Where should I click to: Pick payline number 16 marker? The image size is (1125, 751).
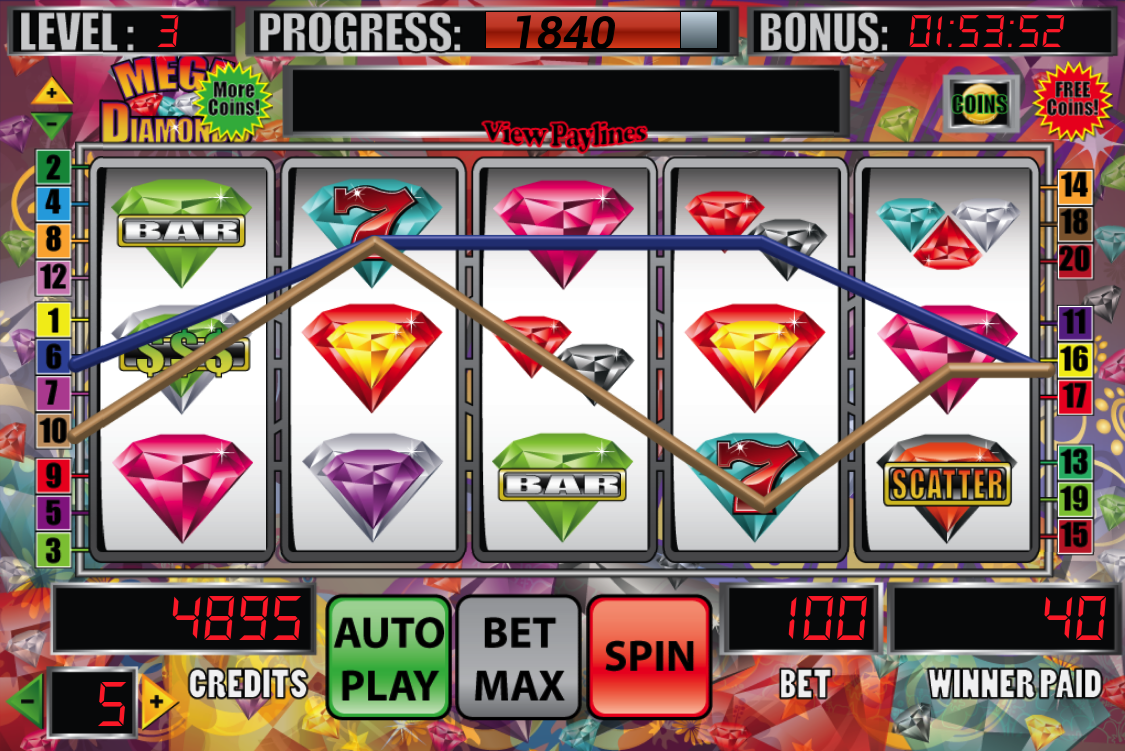click(1074, 359)
